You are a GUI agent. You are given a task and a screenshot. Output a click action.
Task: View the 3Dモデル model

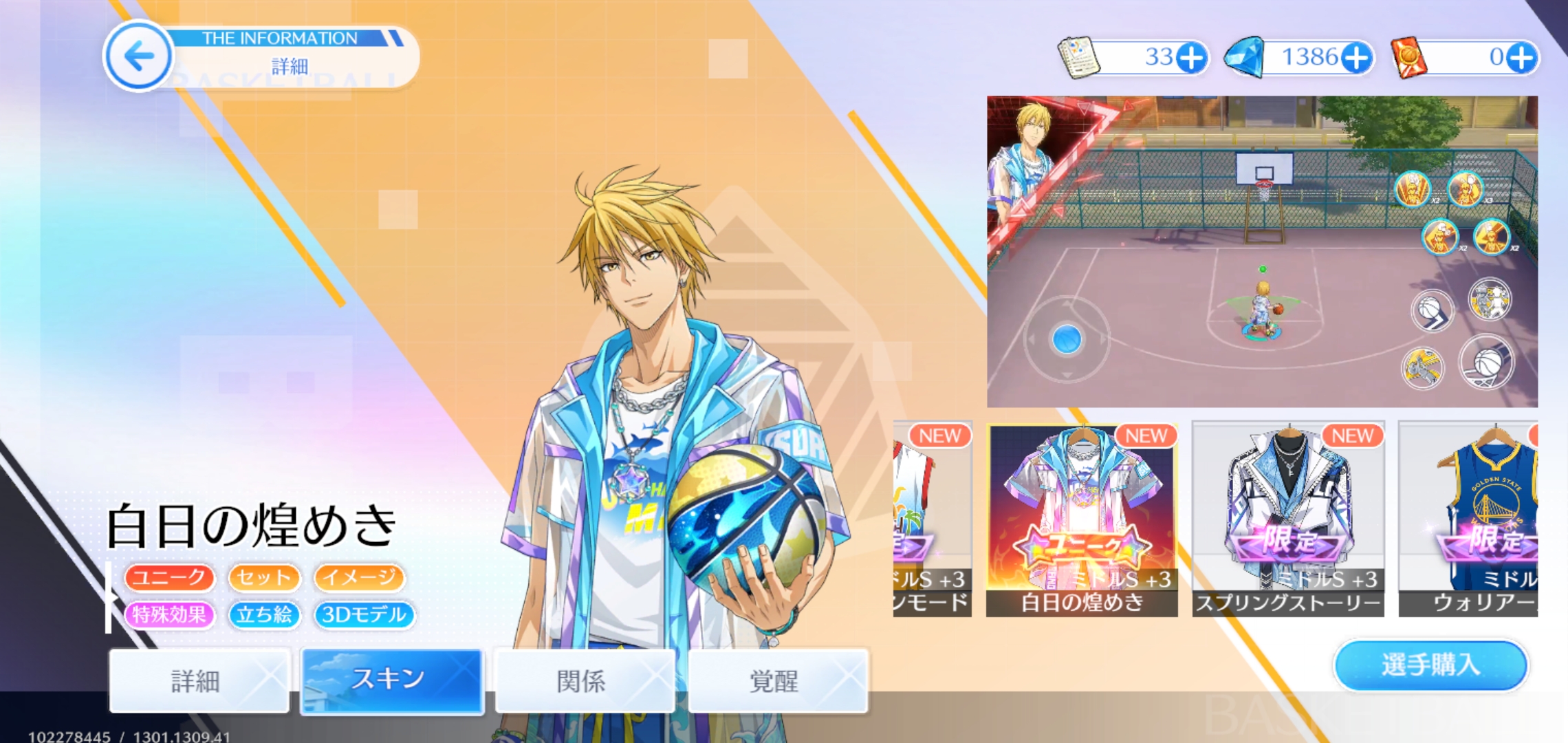(x=364, y=614)
